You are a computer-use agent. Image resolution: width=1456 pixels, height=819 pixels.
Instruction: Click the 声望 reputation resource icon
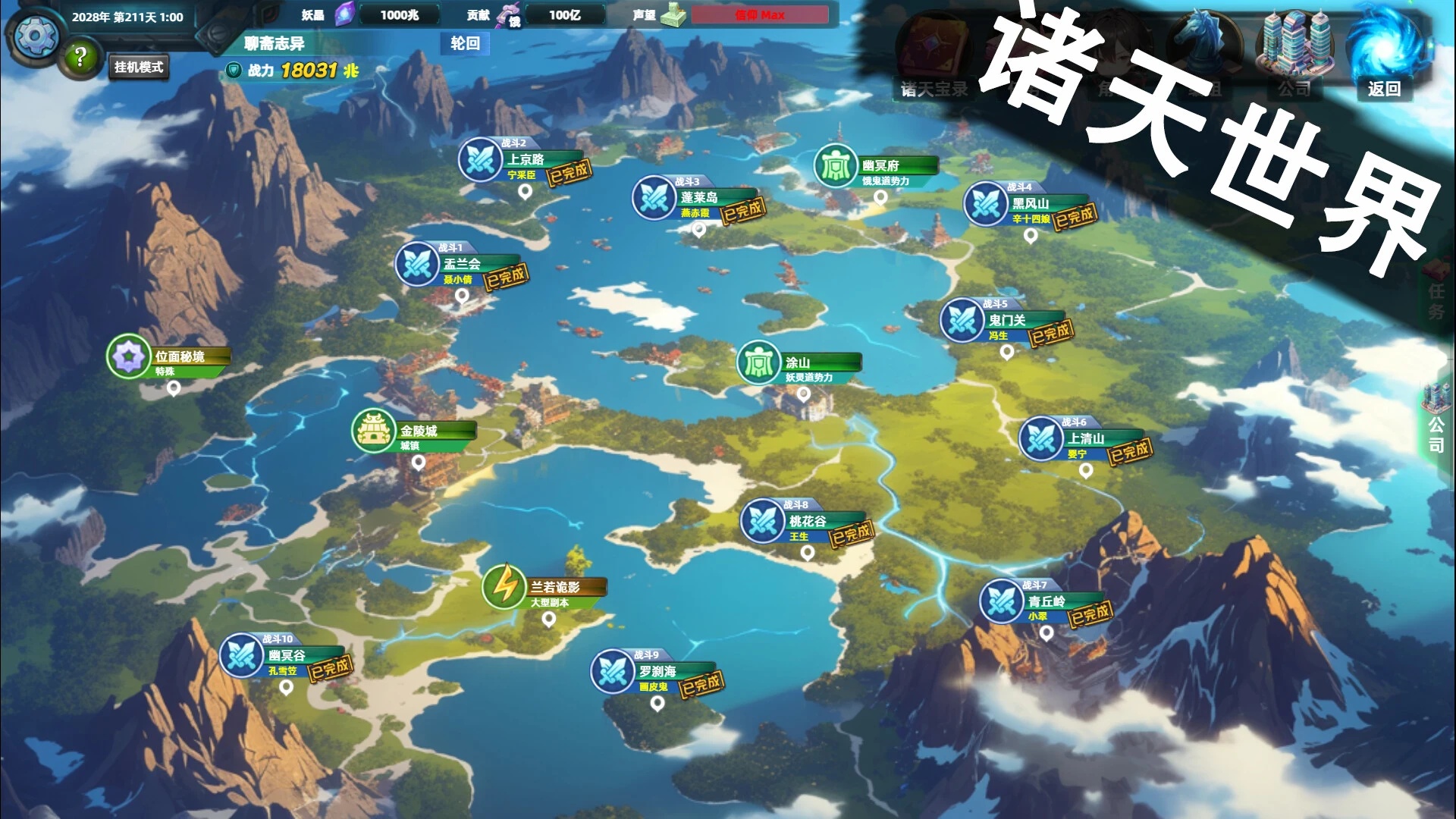[x=673, y=15]
